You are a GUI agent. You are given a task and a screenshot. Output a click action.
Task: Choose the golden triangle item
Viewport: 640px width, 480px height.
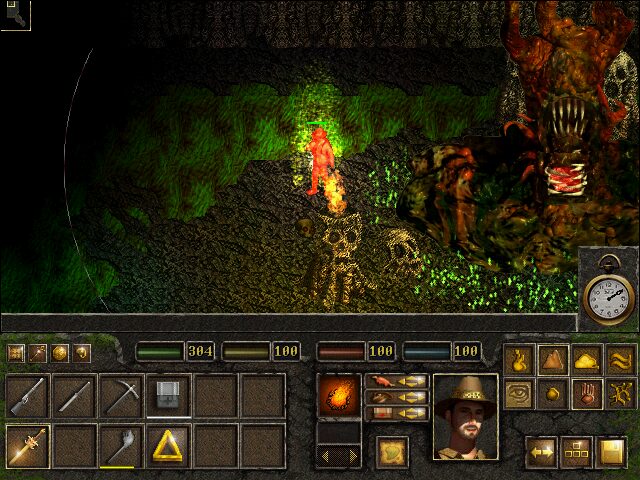169,445
